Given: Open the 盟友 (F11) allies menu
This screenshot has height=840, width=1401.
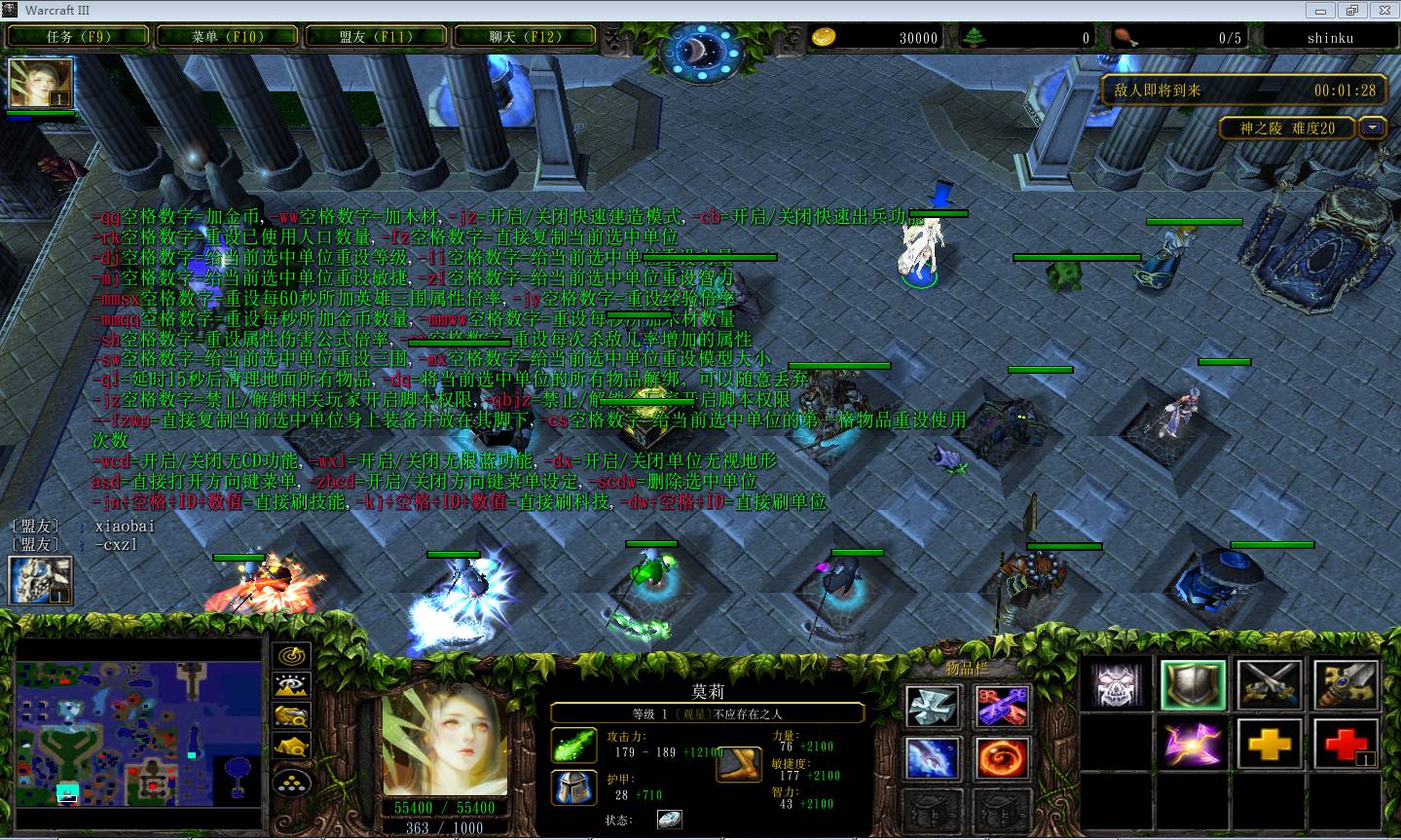Looking at the screenshot, I should [376, 37].
